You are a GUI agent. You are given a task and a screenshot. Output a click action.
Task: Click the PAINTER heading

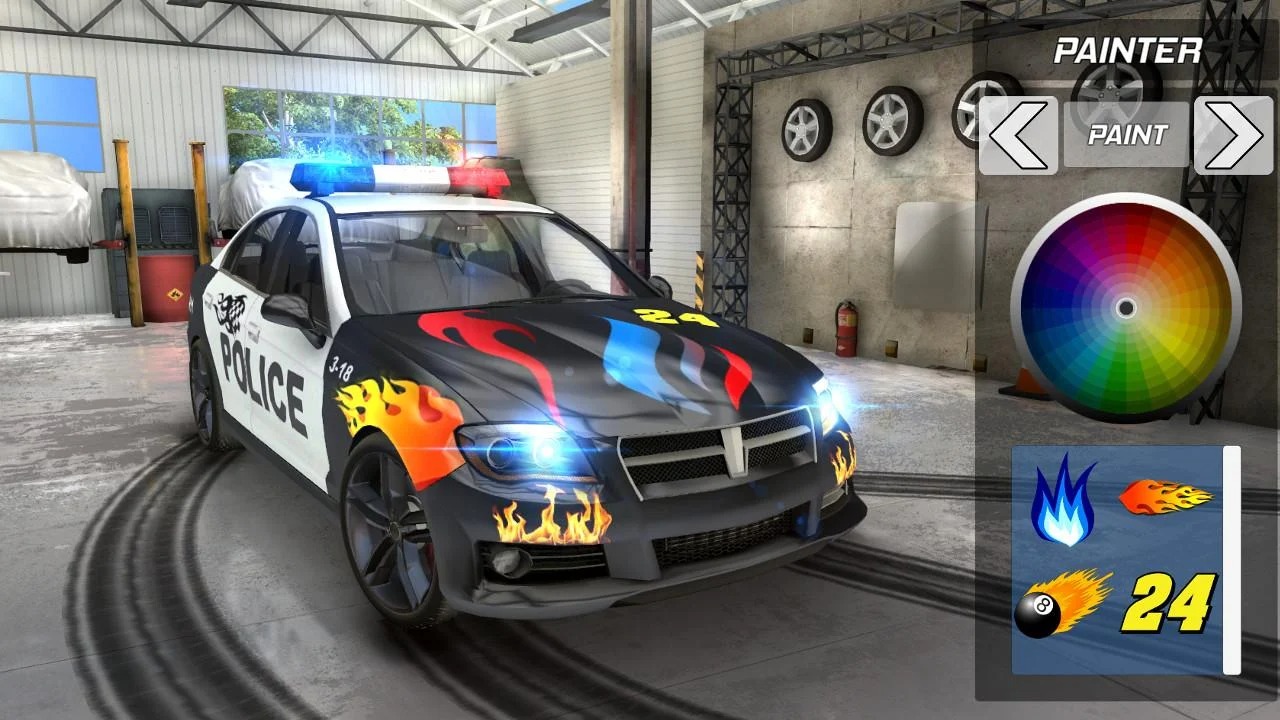tap(1130, 48)
